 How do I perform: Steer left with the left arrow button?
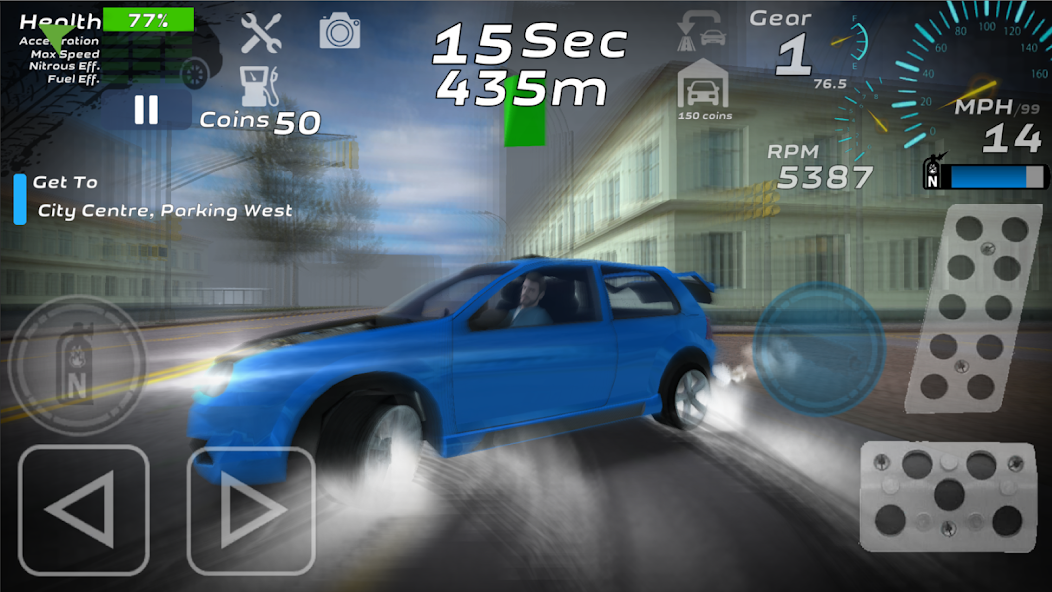(84, 510)
